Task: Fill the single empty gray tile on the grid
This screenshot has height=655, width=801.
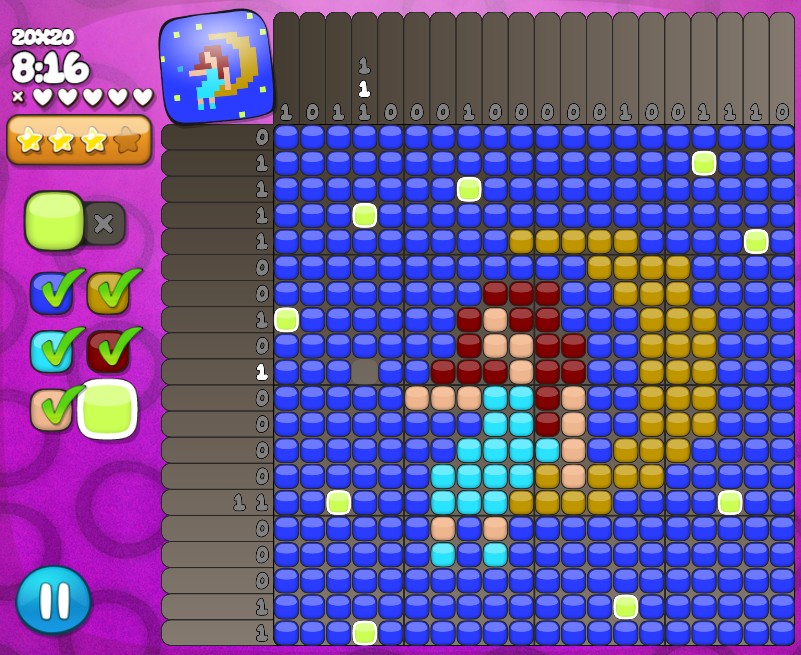Action: (365, 371)
